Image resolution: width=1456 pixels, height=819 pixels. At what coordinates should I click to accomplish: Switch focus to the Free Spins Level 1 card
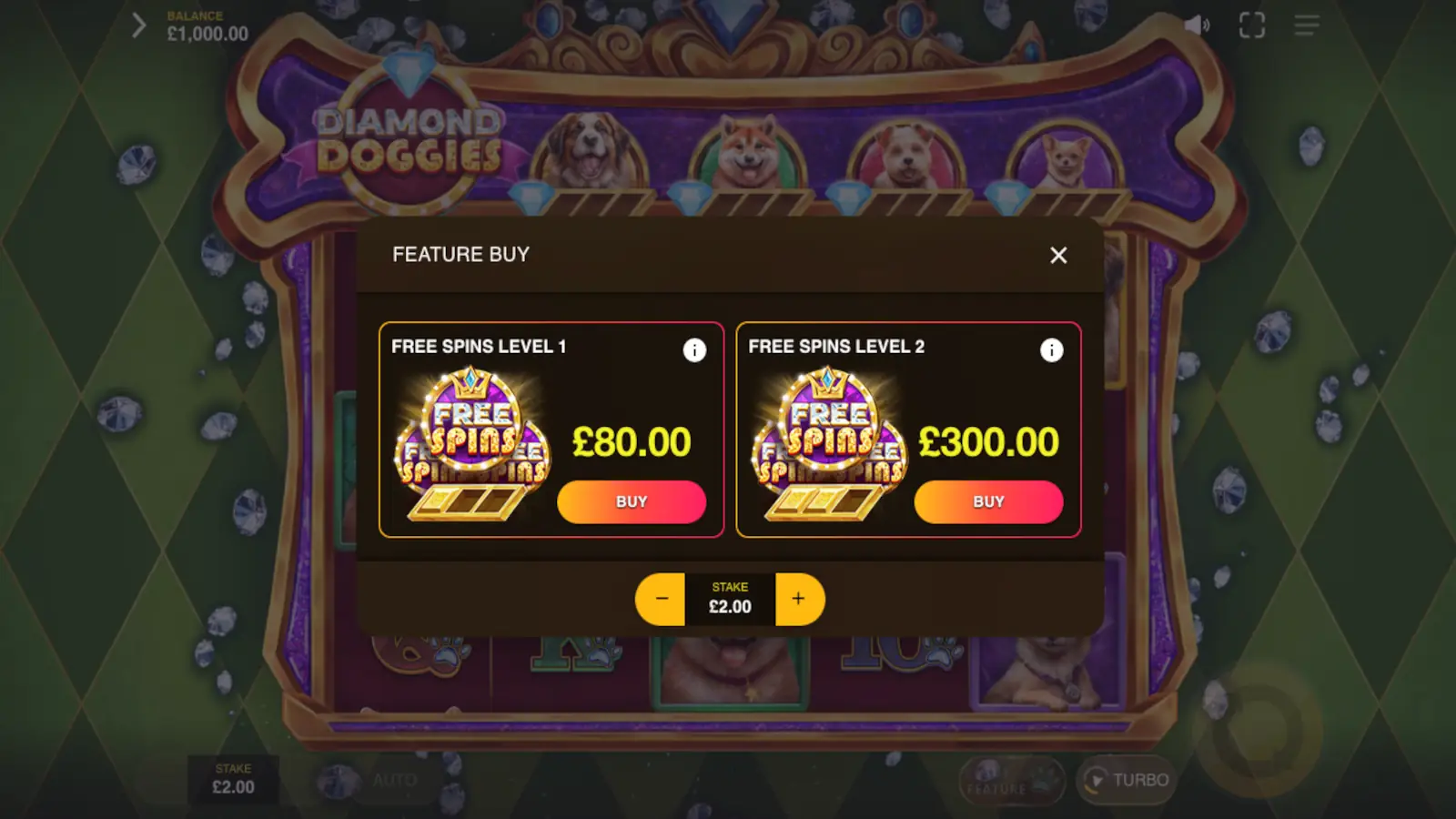click(551, 430)
